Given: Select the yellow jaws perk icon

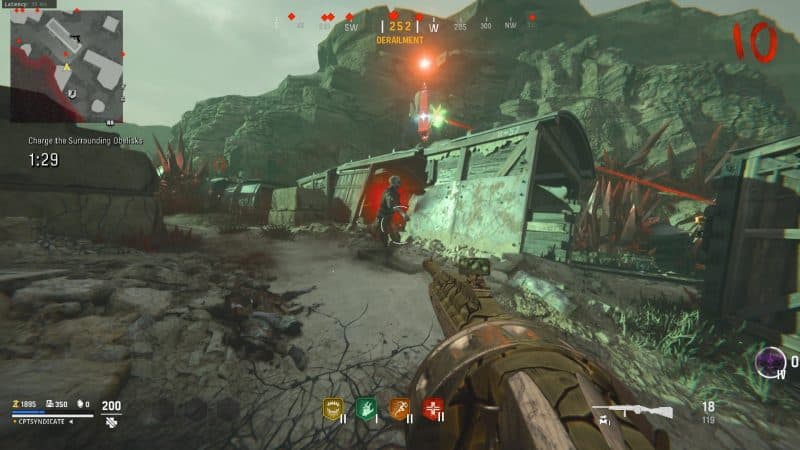Looking at the screenshot, I should point(333,408).
